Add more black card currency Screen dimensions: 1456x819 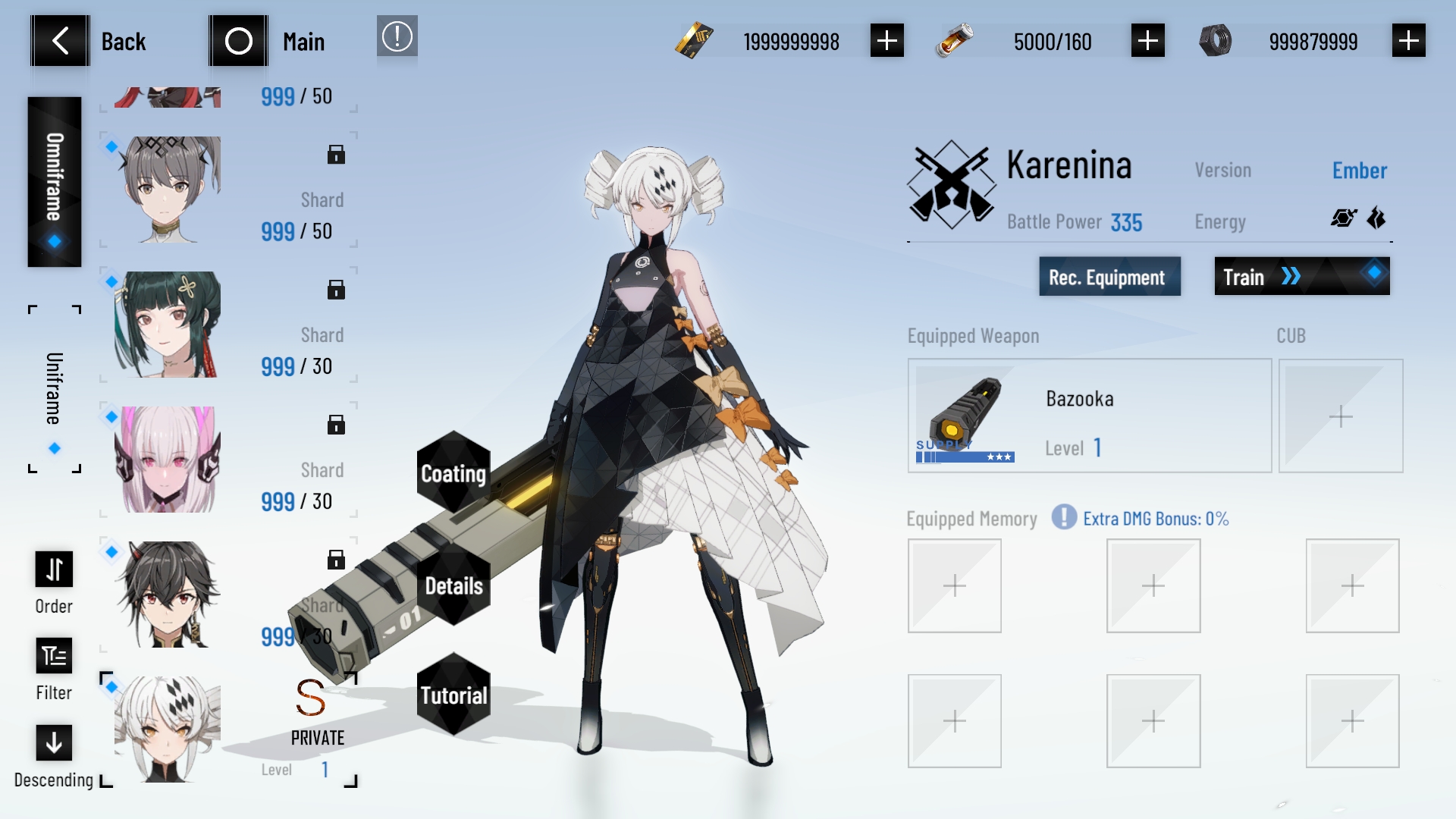[886, 41]
